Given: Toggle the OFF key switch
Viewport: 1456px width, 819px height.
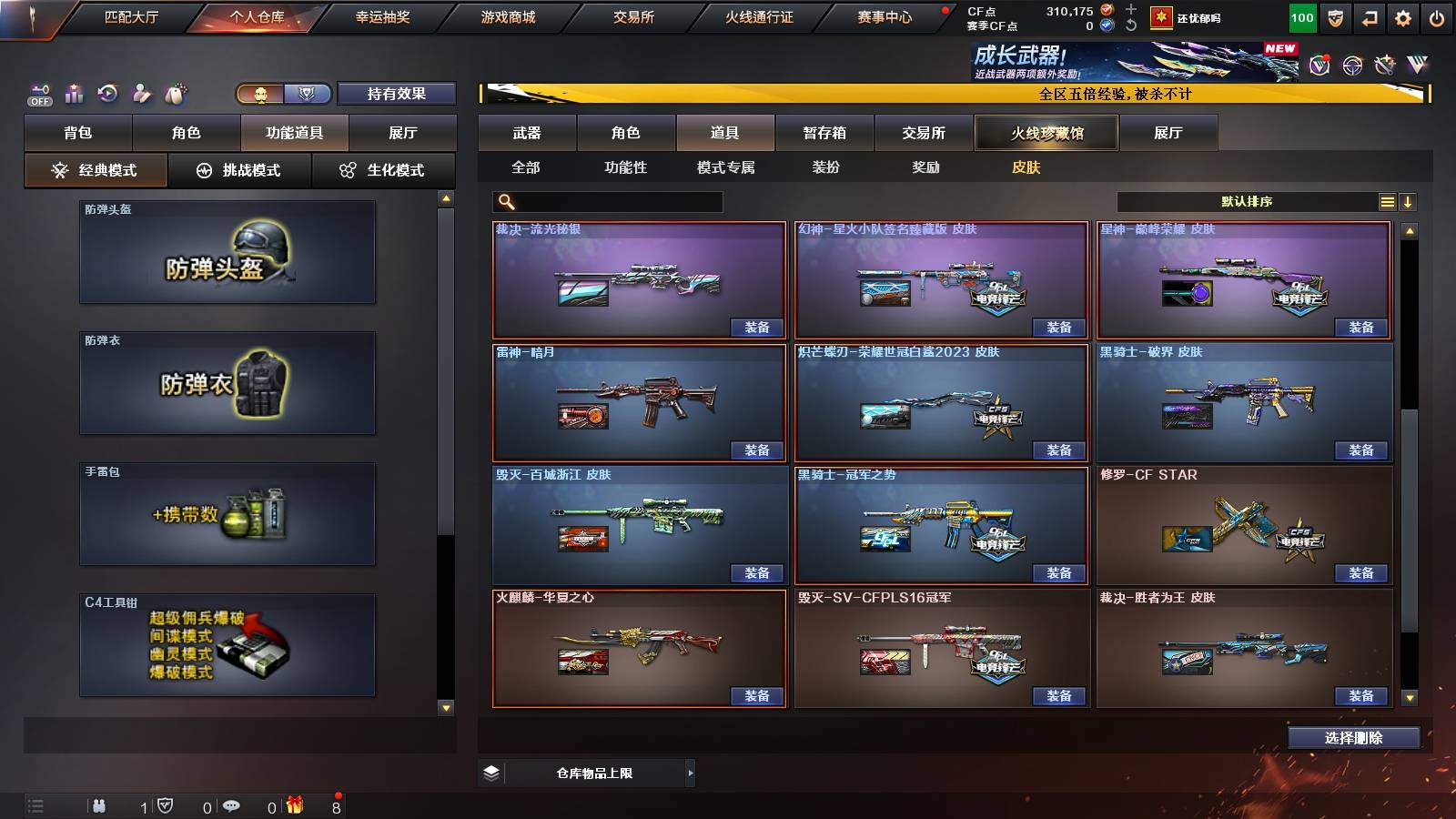Looking at the screenshot, I should 39,92.
